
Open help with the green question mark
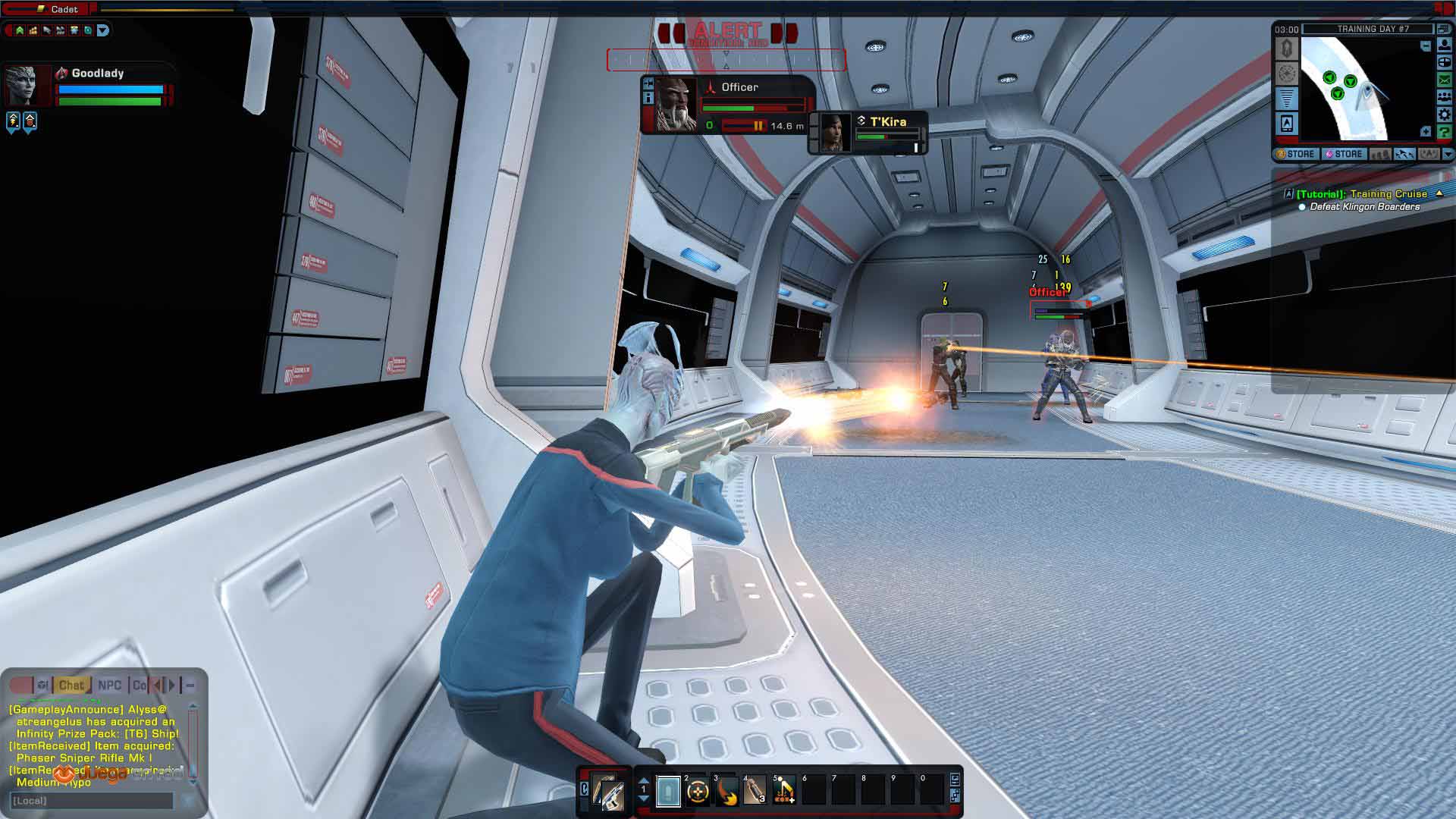click(1445, 132)
